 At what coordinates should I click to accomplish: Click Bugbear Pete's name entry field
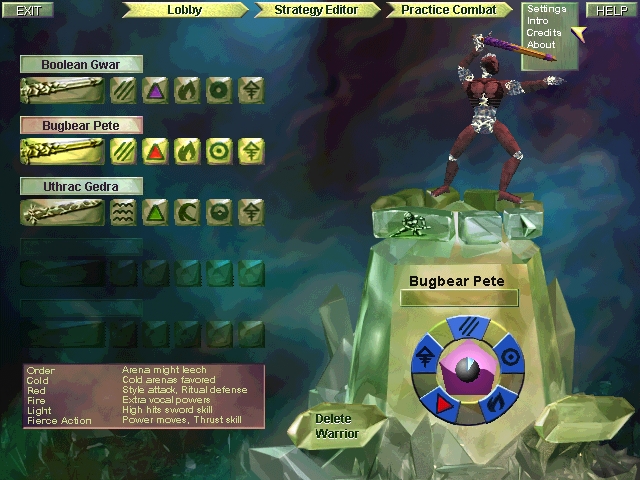(459, 298)
